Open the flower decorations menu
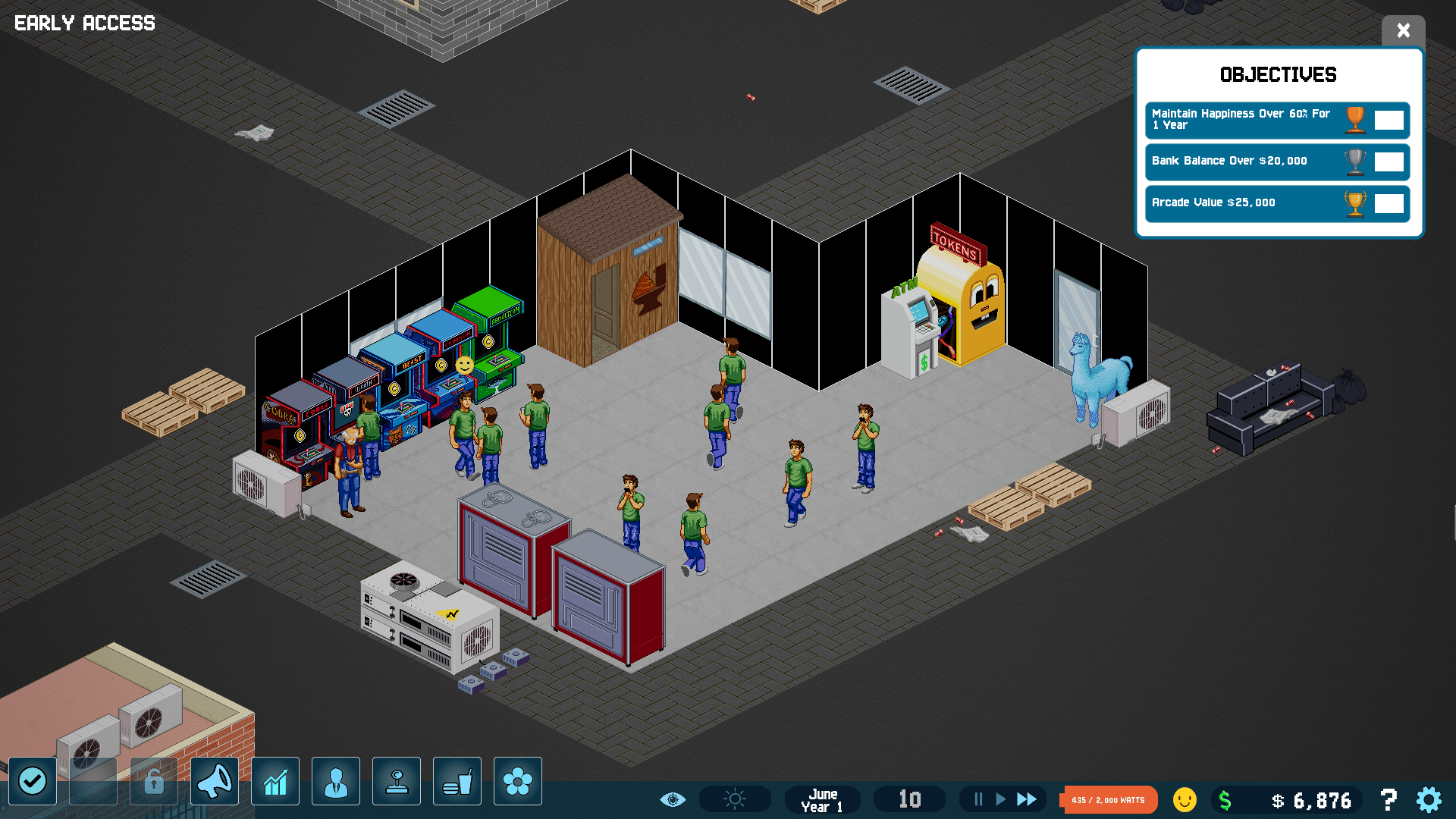1456x819 pixels. (518, 780)
